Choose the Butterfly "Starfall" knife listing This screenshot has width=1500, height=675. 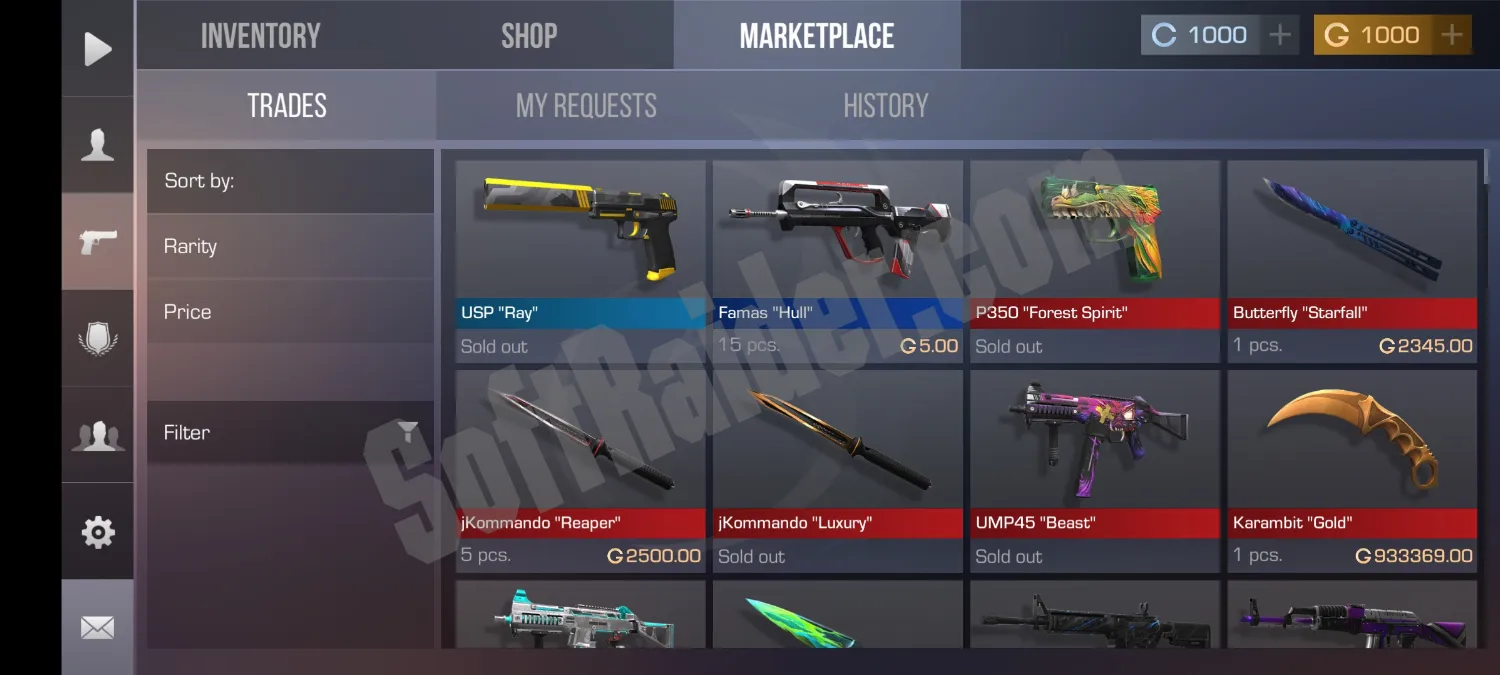tap(1352, 260)
